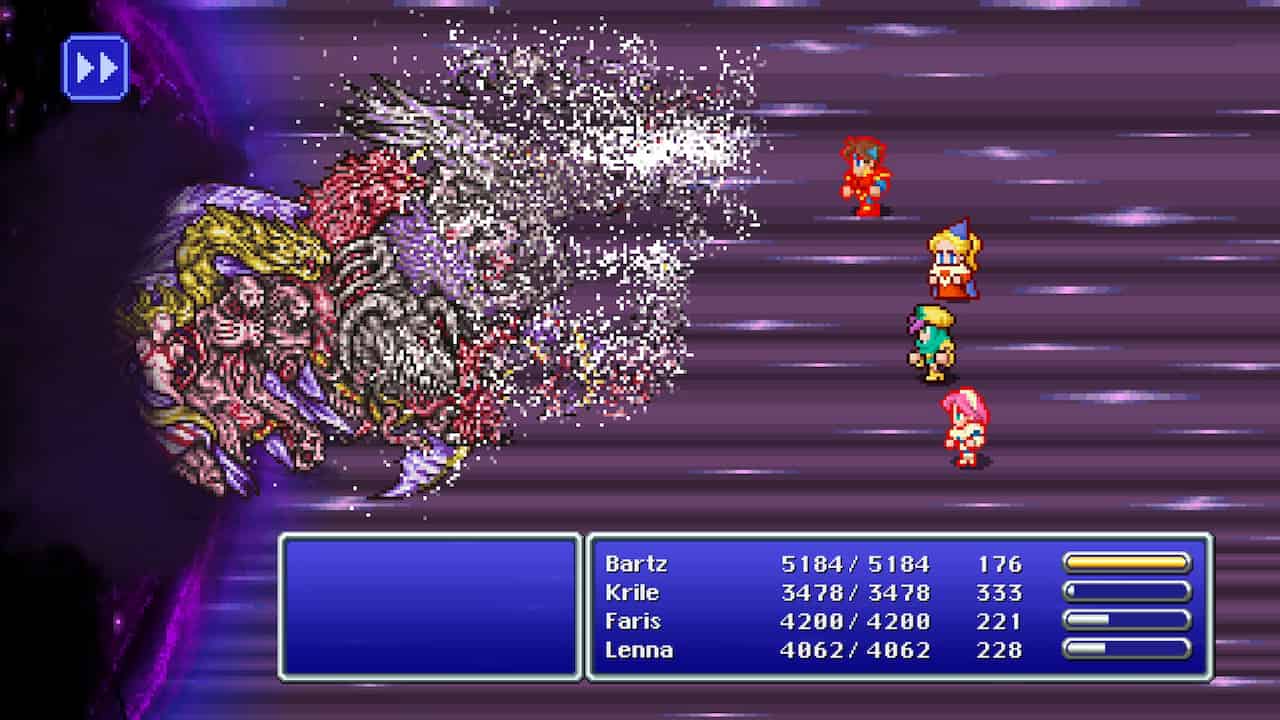Click the fast-forward battle speed icon

95,67
